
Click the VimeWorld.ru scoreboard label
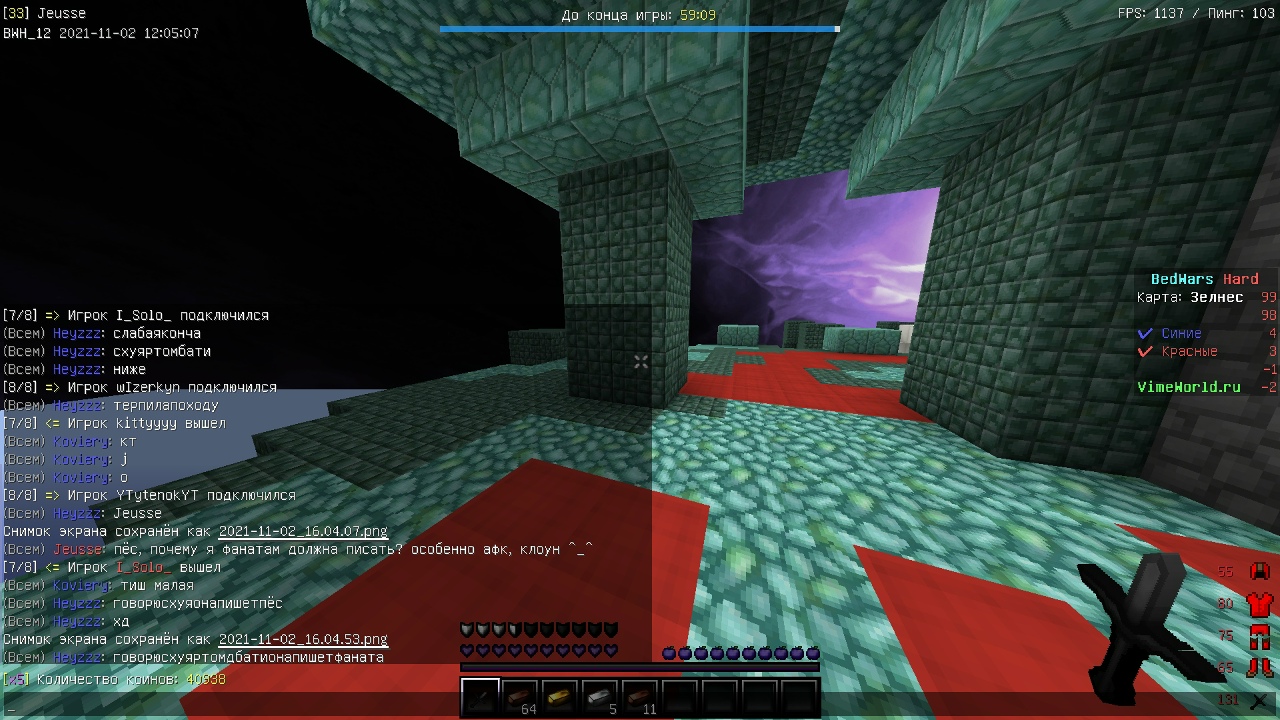click(x=1188, y=387)
